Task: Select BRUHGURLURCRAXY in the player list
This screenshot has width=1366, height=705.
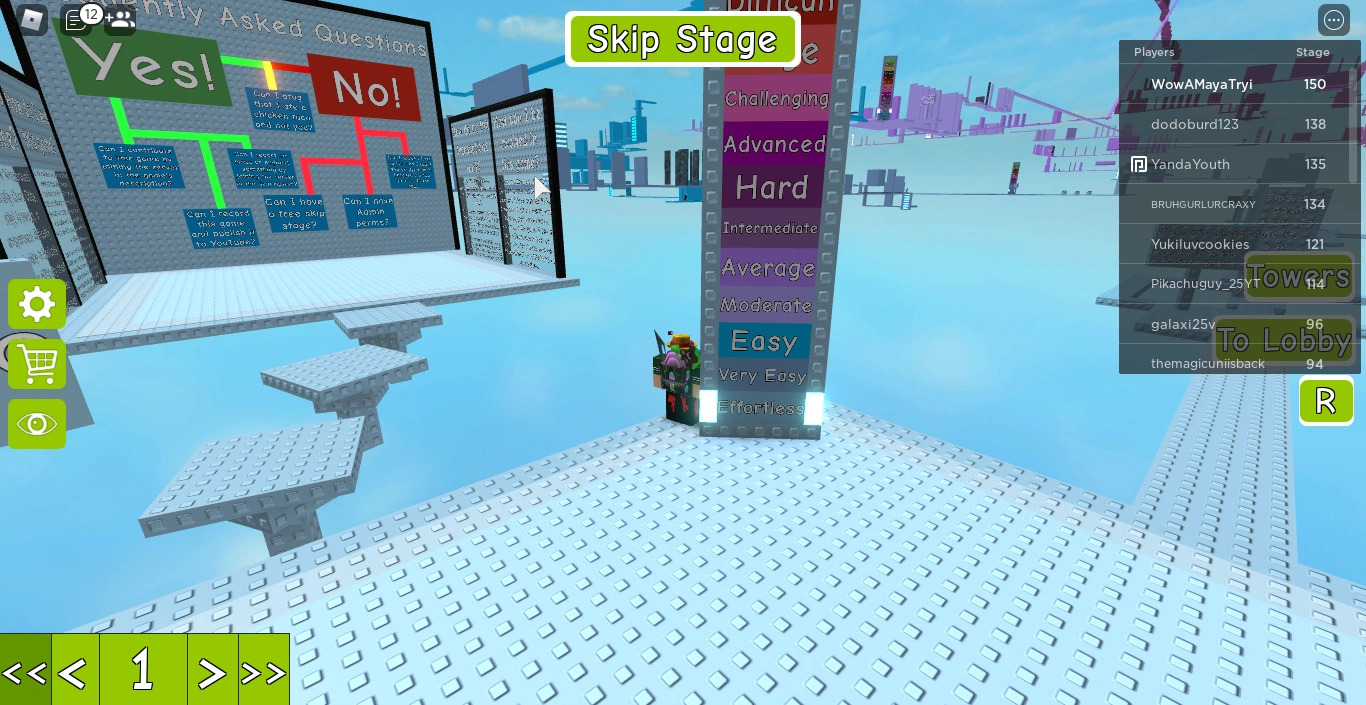Action: pos(1203,204)
